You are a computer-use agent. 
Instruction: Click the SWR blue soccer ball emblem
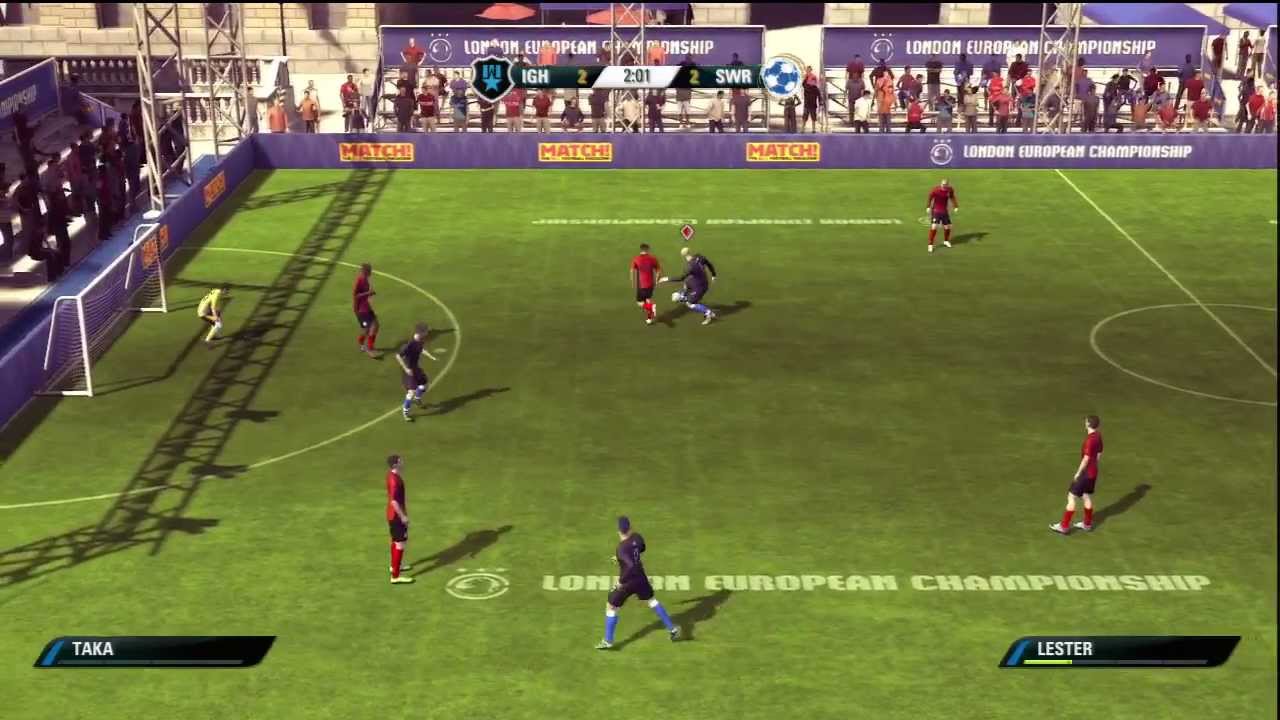click(x=781, y=77)
